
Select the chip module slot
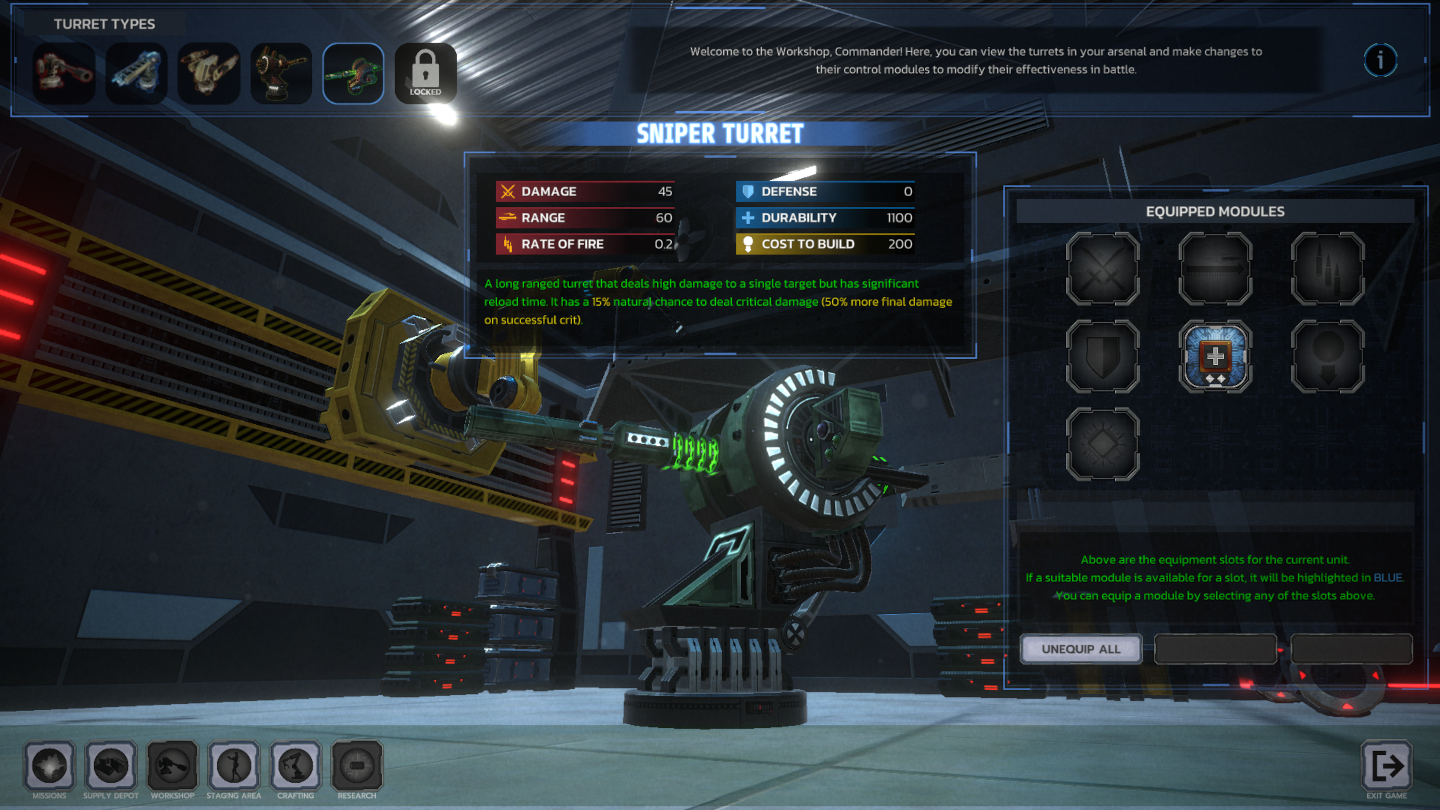tap(1103, 443)
